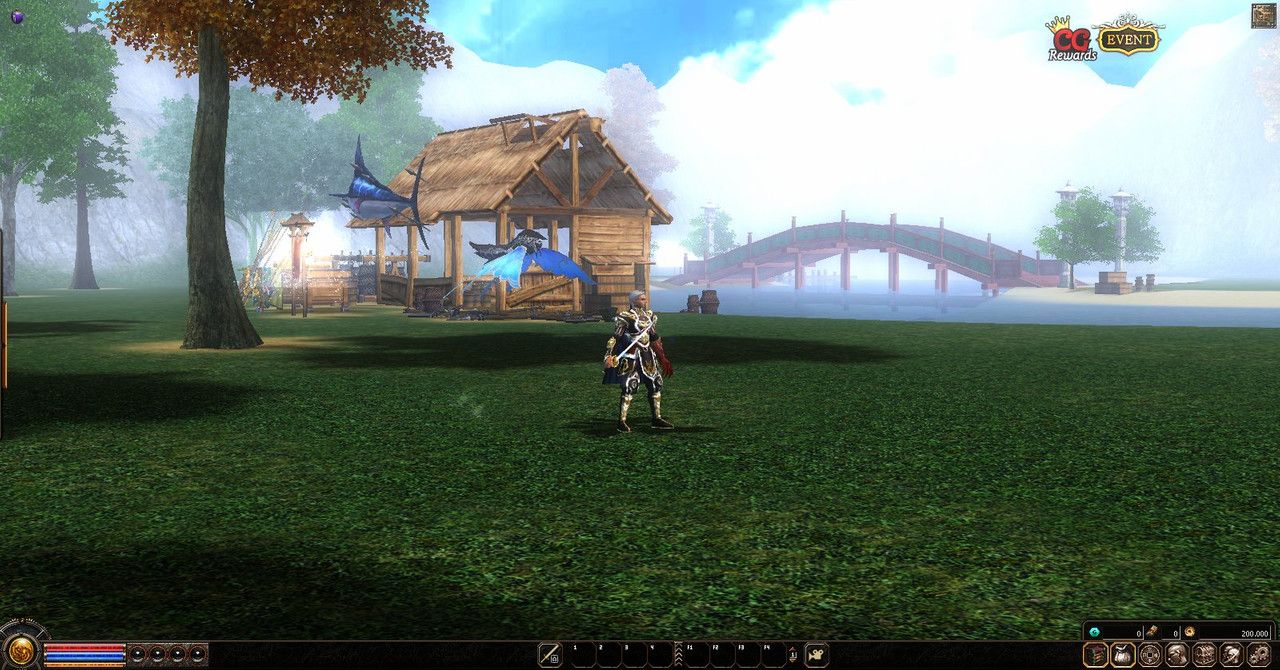Click the golden dragon emblem orb
Image resolution: width=1280 pixels, height=670 pixels.
pos(20,648)
